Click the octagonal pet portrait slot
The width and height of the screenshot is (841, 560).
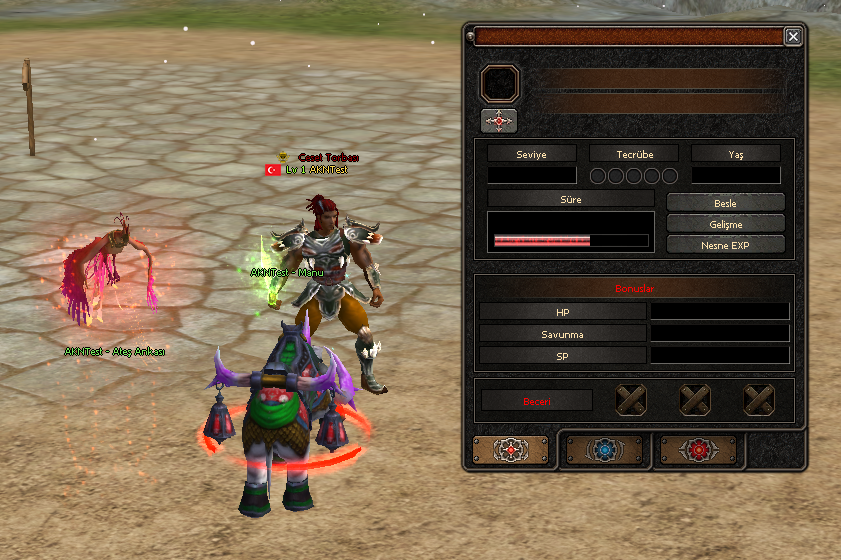pyautogui.click(x=499, y=84)
